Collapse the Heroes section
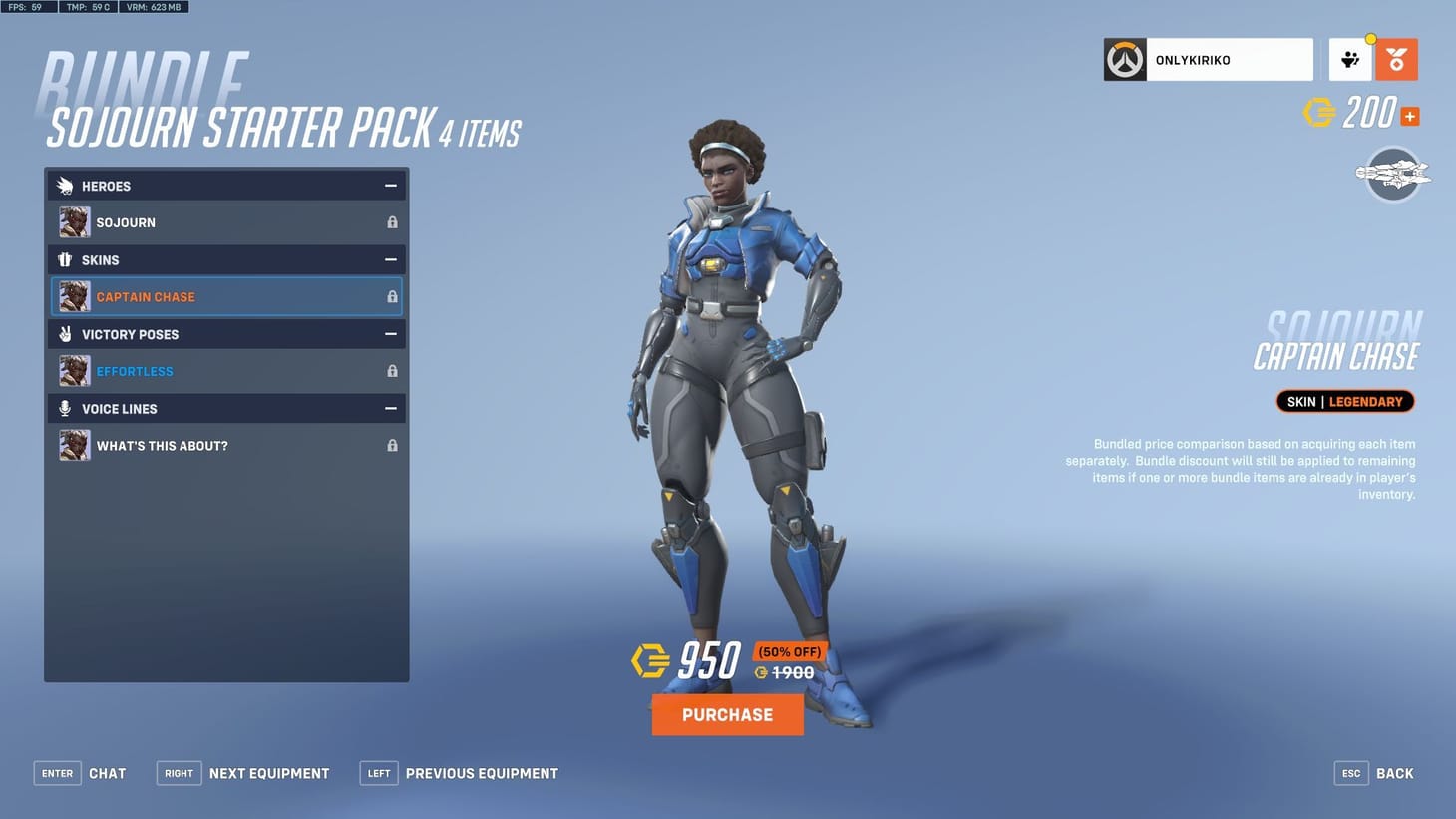Image resolution: width=1456 pixels, height=819 pixels. click(392, 185)
